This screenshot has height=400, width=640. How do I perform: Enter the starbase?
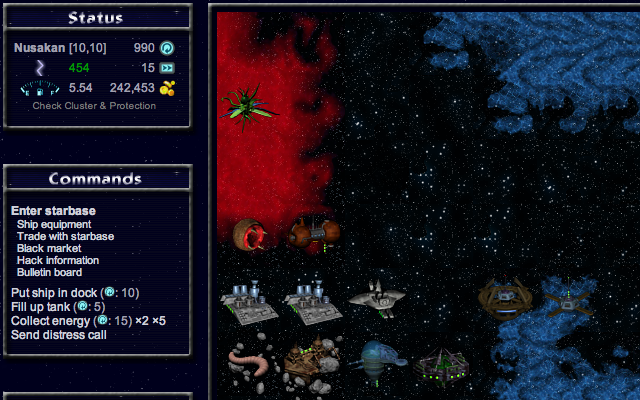[53, 211]
